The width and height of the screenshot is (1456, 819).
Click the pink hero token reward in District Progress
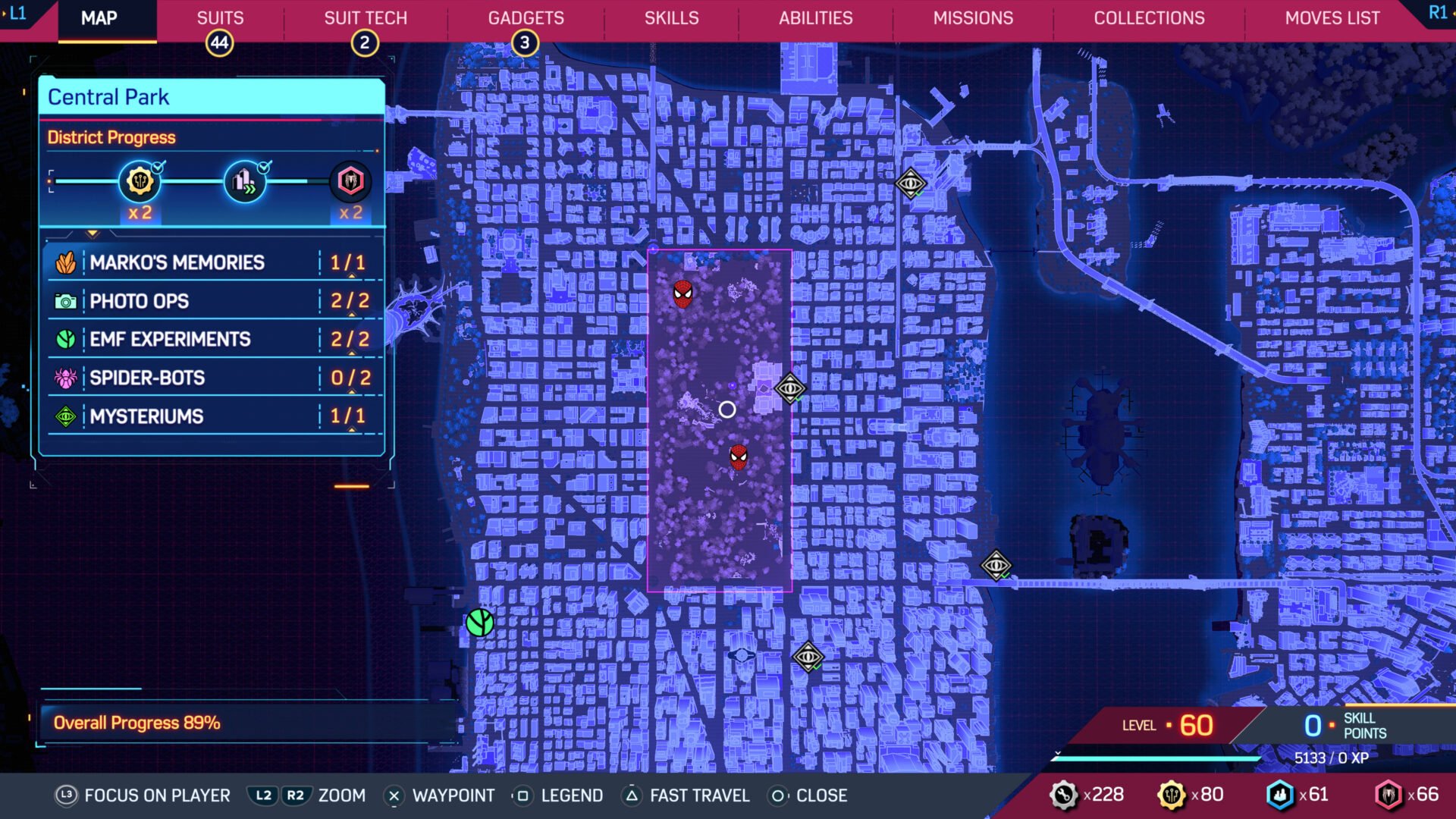[x=350, y=181]
